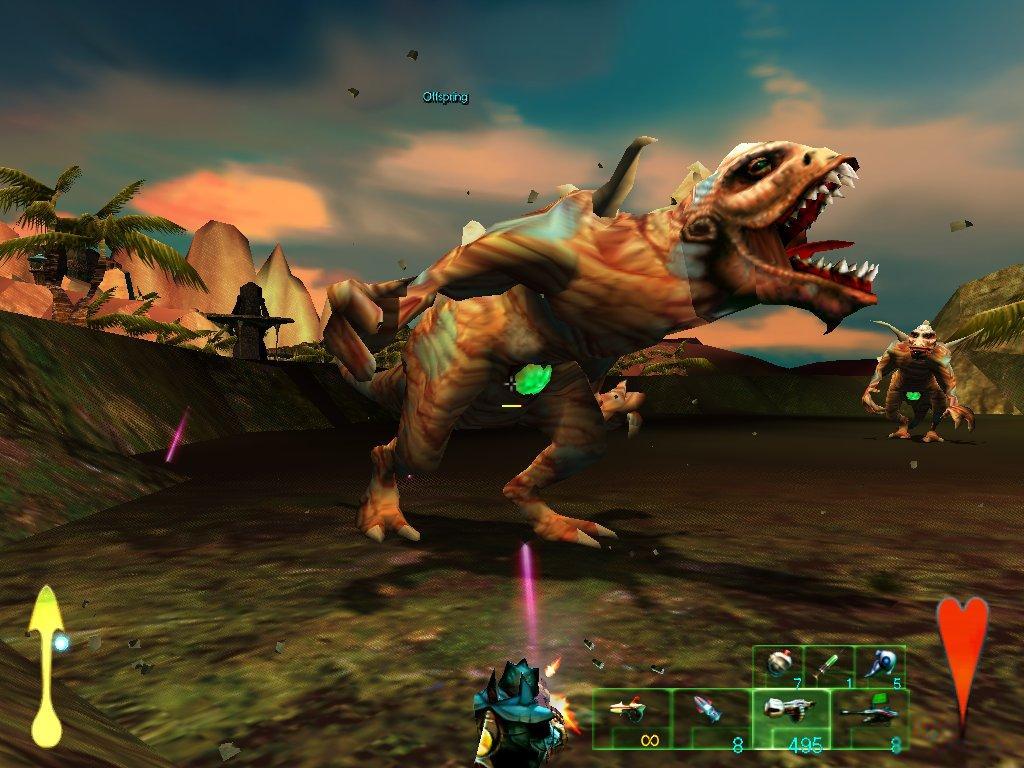Viewport: 1024px width, 768px height.
Task: Switch to the sniper rifle with green flag
Action: [x=869, y=718]
